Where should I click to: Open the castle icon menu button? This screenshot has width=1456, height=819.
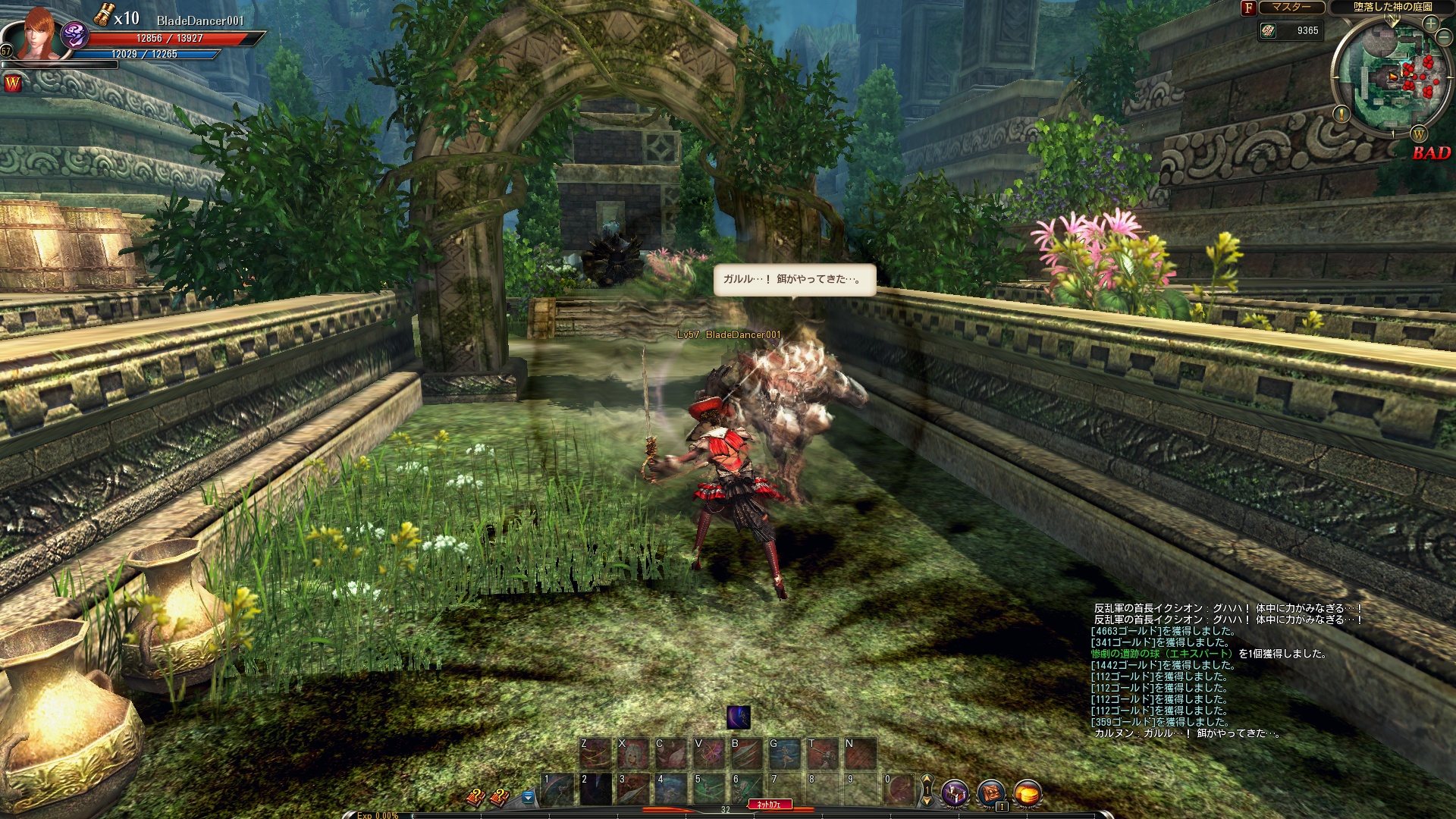tap(955, 794)
